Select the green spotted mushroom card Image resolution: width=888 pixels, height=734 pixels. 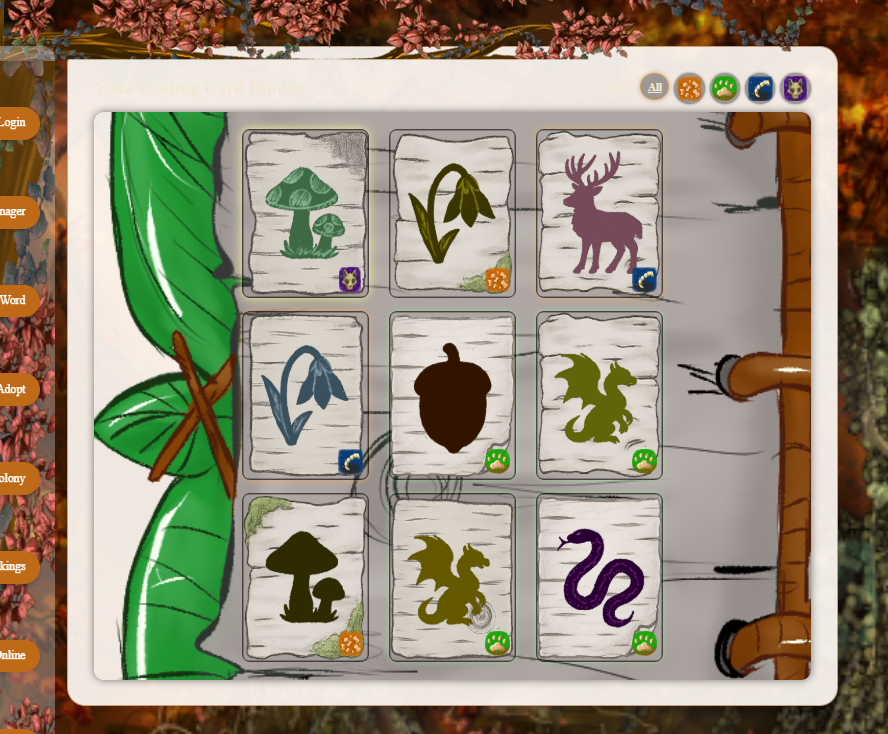(x=305, y=213)
